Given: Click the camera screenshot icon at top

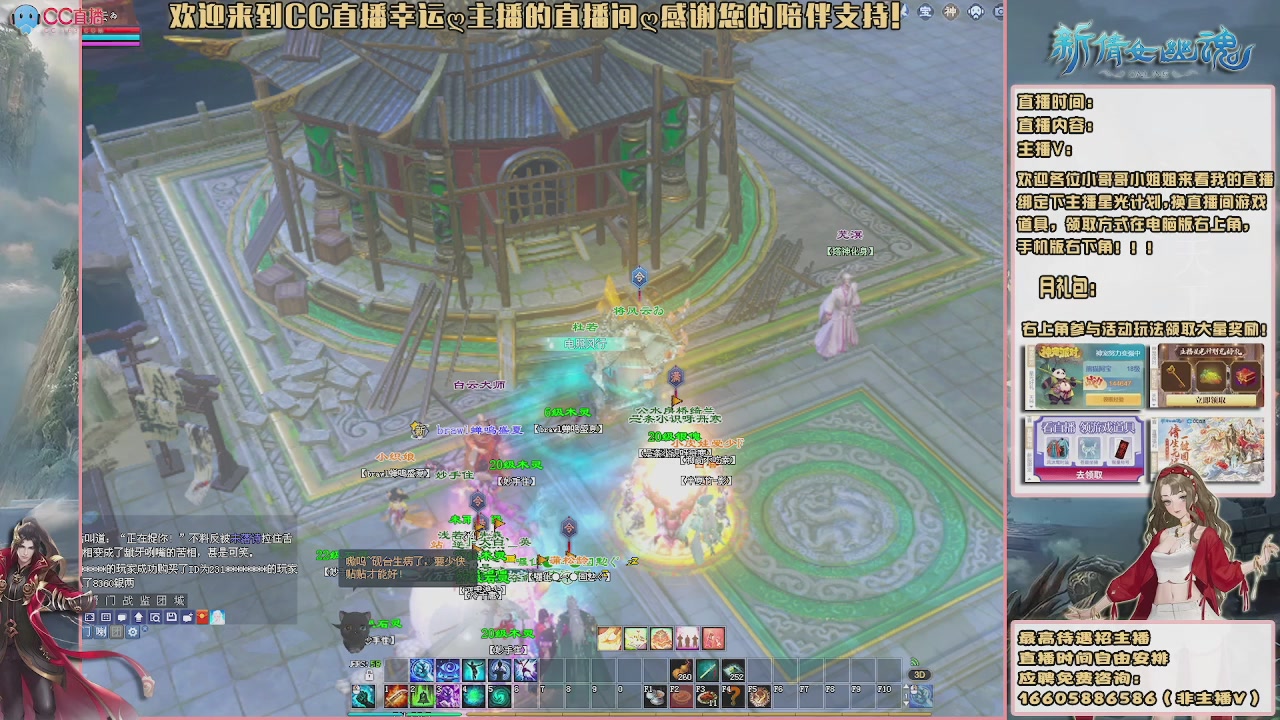Looking at the screenshot, I should point(998,12).
